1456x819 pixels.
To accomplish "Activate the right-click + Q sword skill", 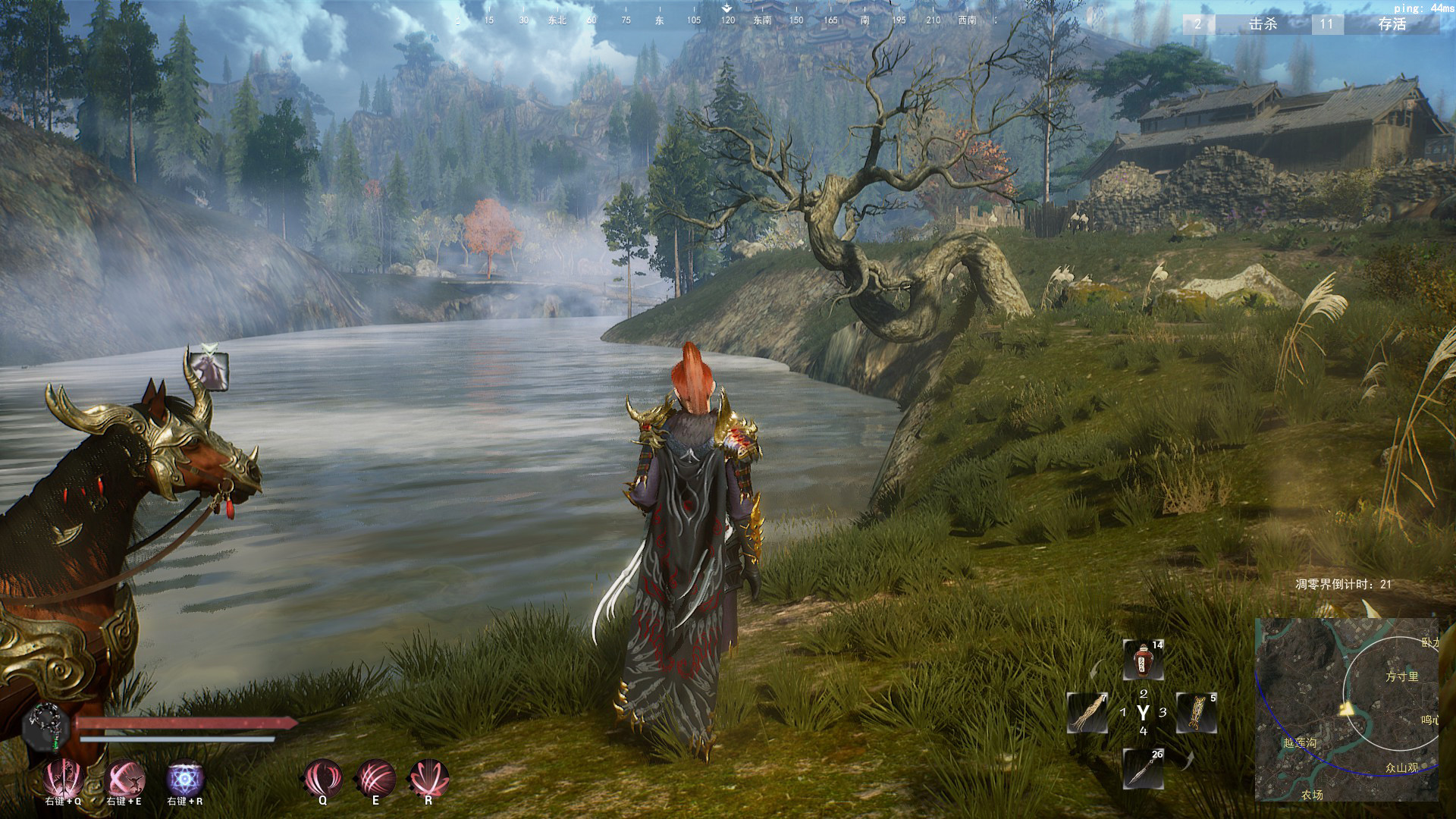I will (63, 778).
